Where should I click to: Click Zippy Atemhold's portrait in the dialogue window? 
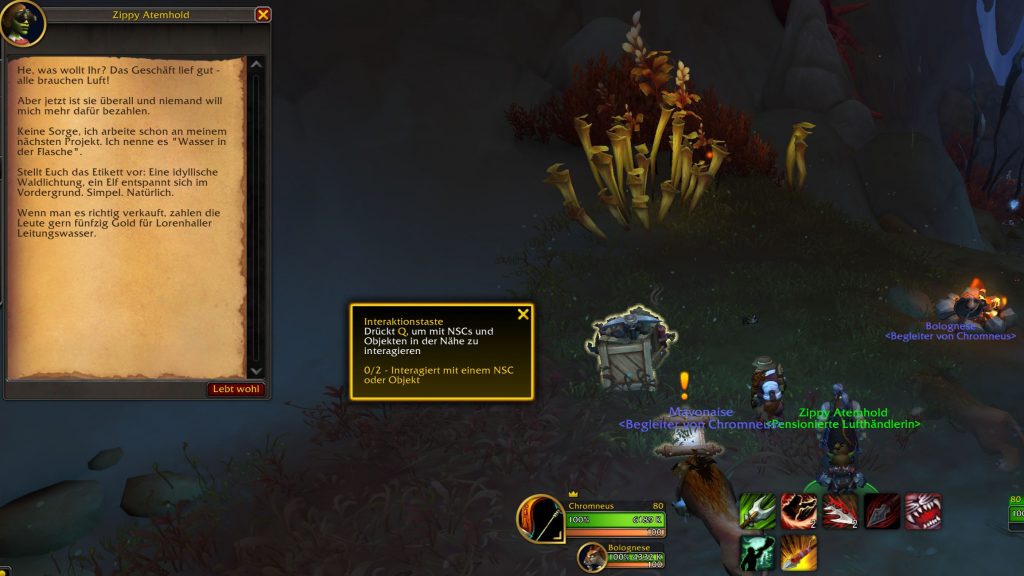[22, 22]
